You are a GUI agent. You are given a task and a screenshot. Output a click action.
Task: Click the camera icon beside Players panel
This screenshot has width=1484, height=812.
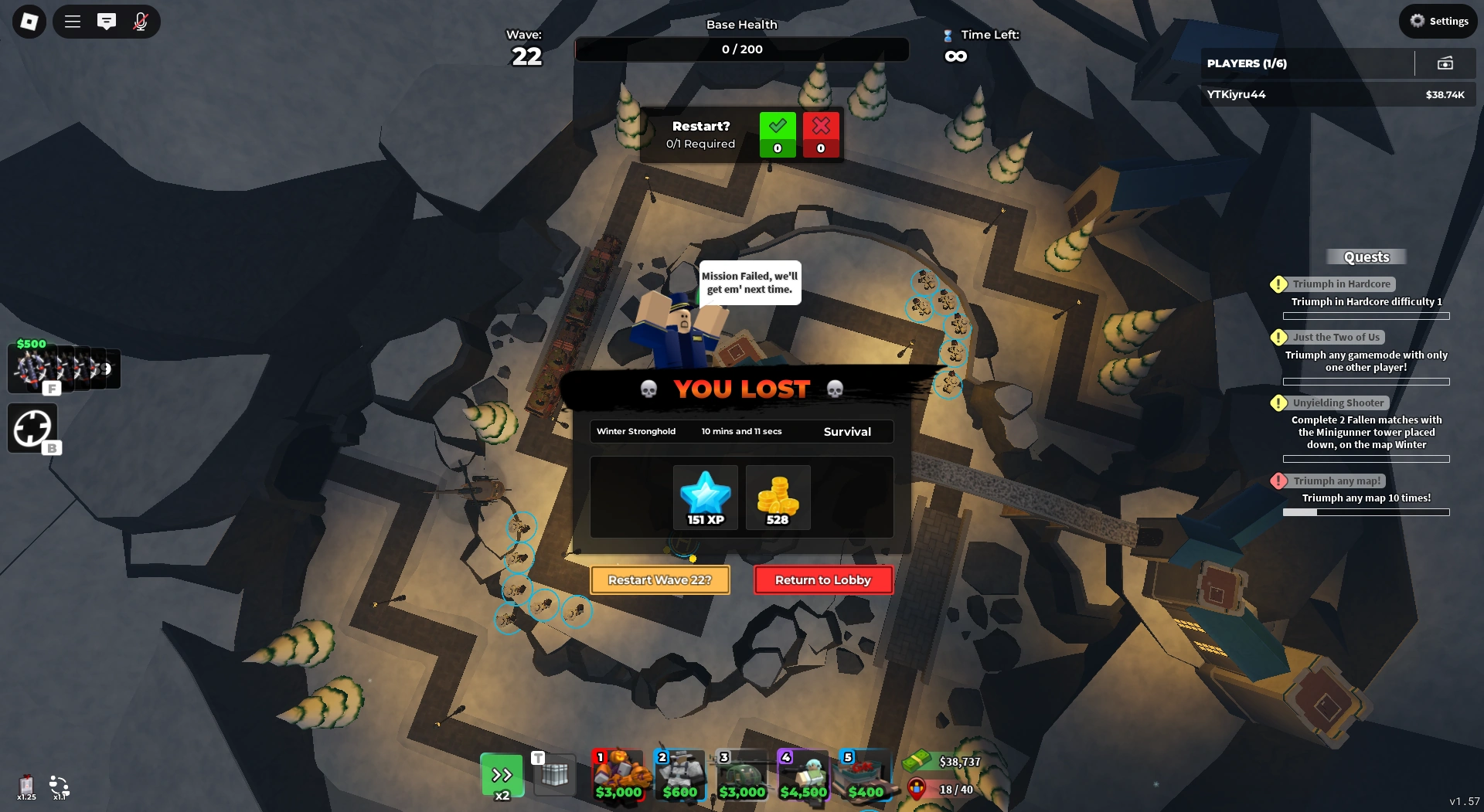[x=1446, y=63]
